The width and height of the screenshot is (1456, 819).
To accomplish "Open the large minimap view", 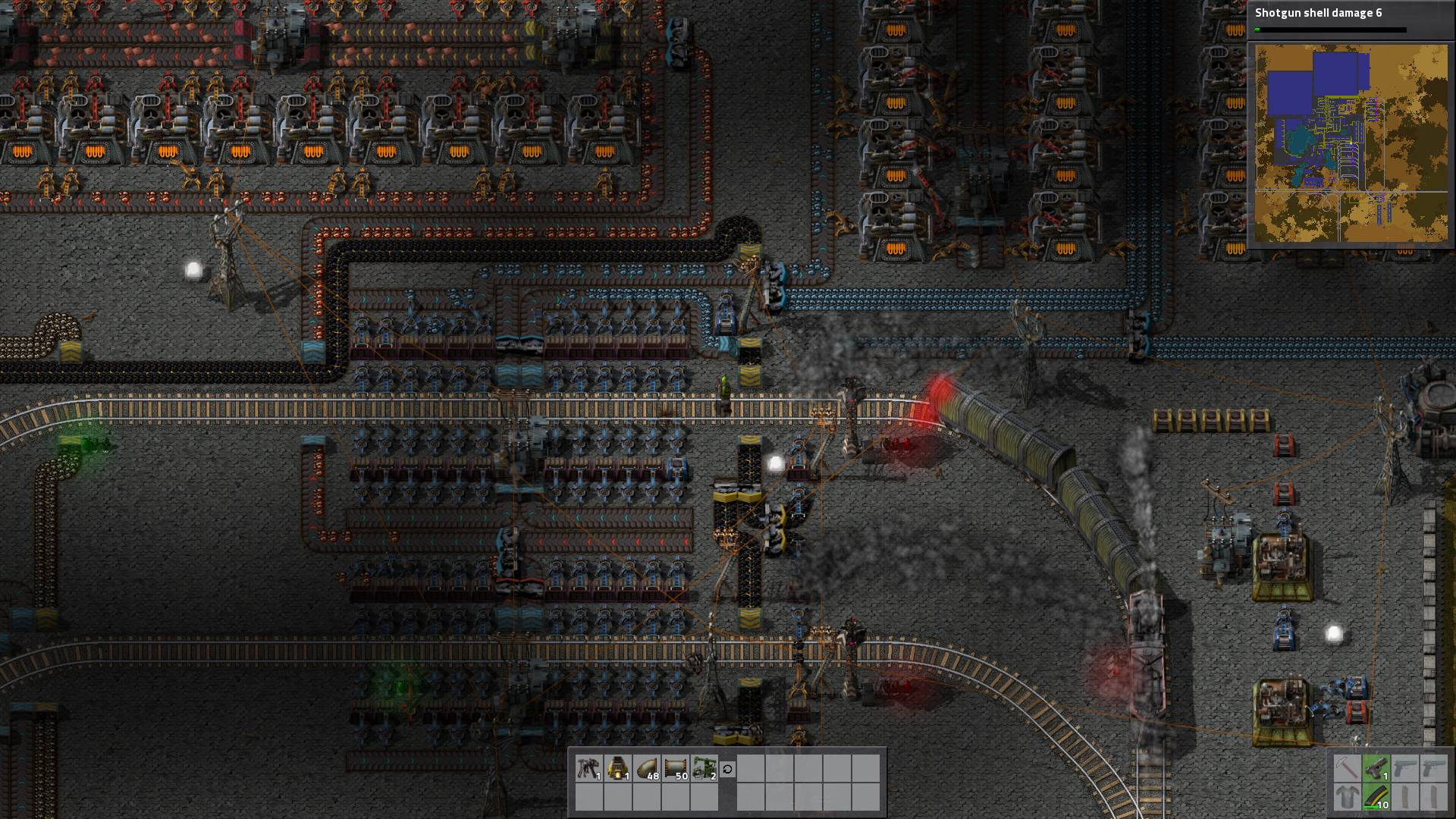I will [x=1351, y=143].
